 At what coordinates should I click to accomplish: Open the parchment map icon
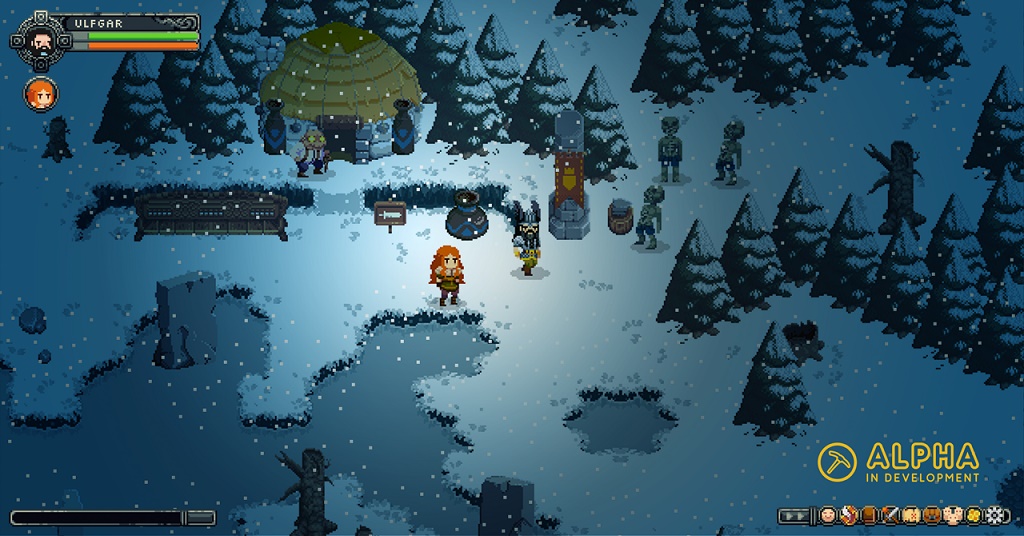click(912, 516)
